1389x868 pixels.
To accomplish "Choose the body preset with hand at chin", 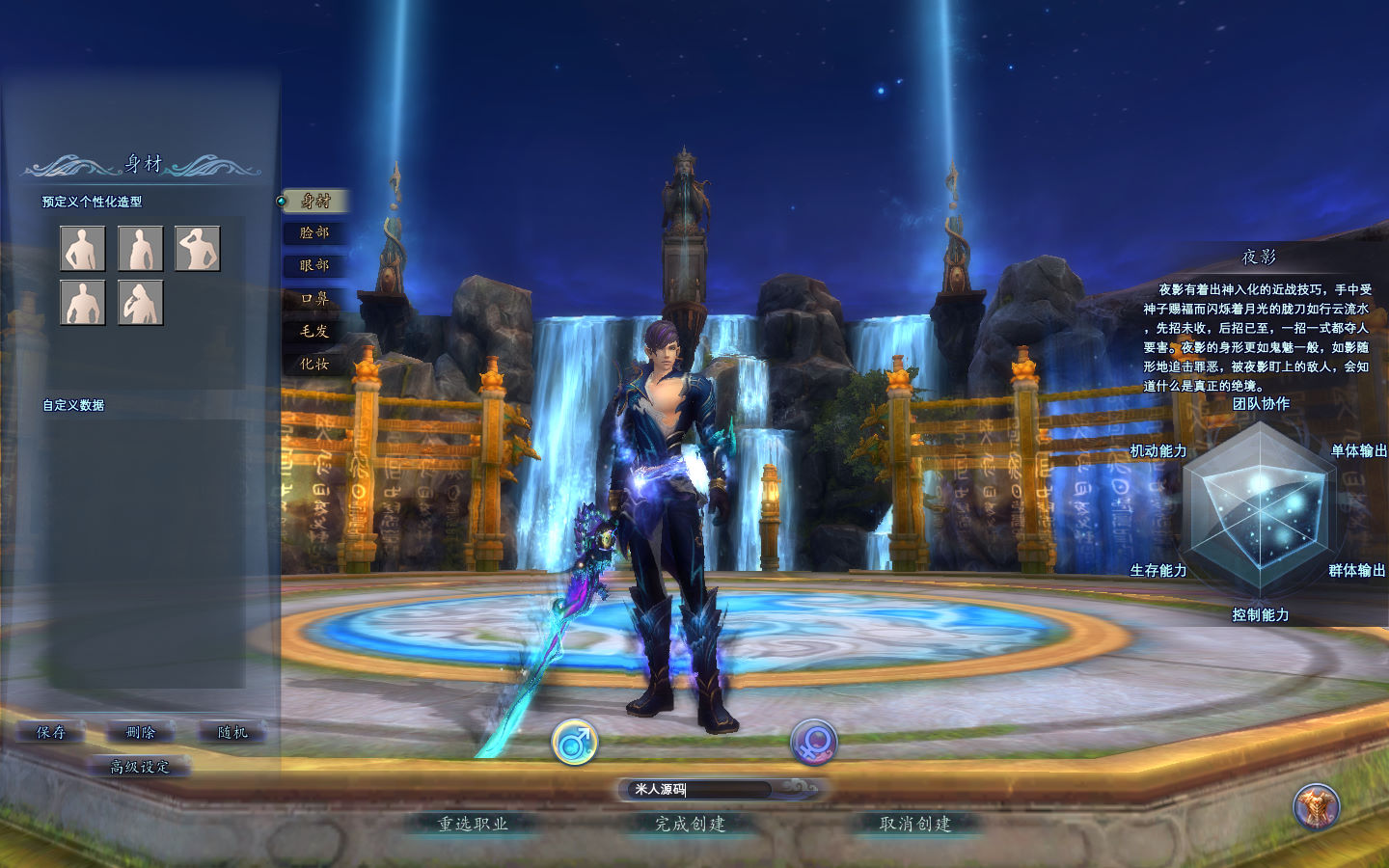I will pyautogui.click(x=141, y=303).
